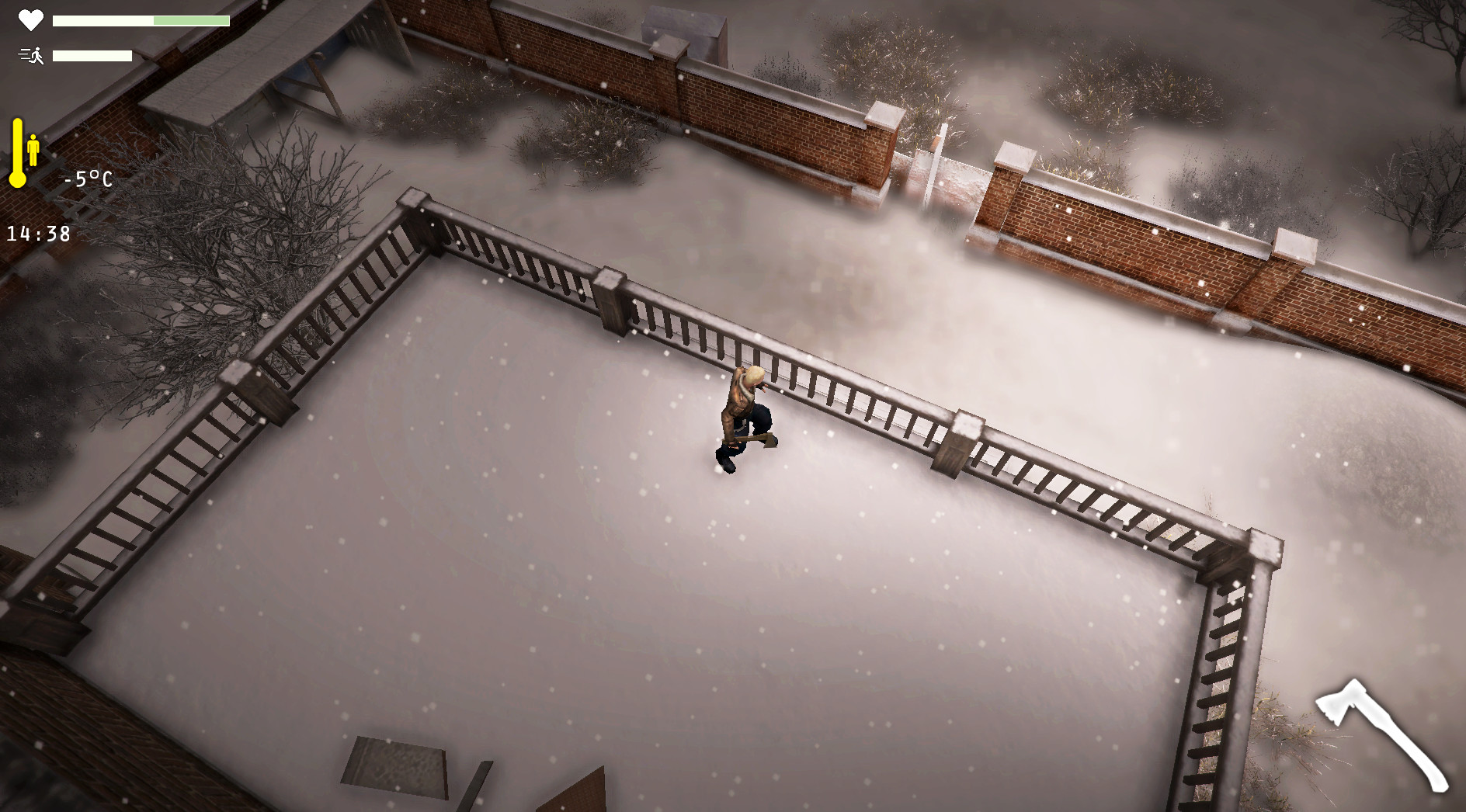Image resolution: width=1466 pixels, height=812 pixels.
Task: Click the -5°C temperature reading
Action: tap(88, 179)
